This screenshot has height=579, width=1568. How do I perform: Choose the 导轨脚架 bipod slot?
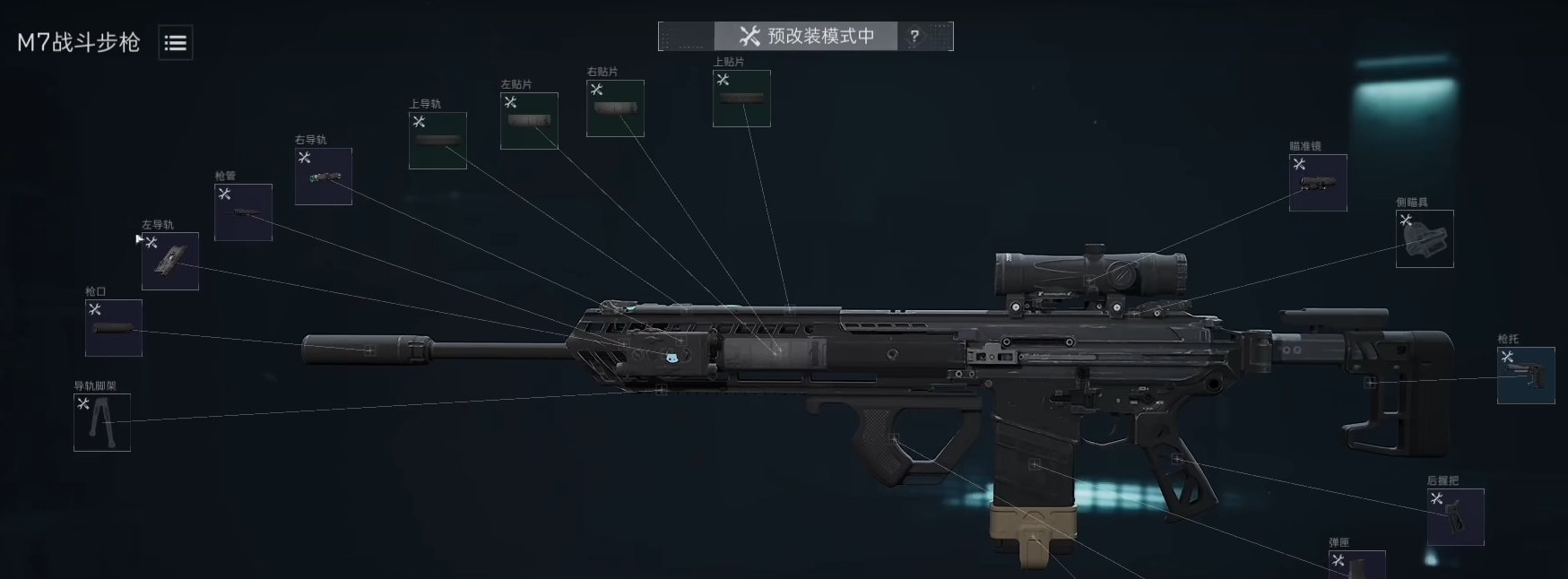tap(102, 422)
